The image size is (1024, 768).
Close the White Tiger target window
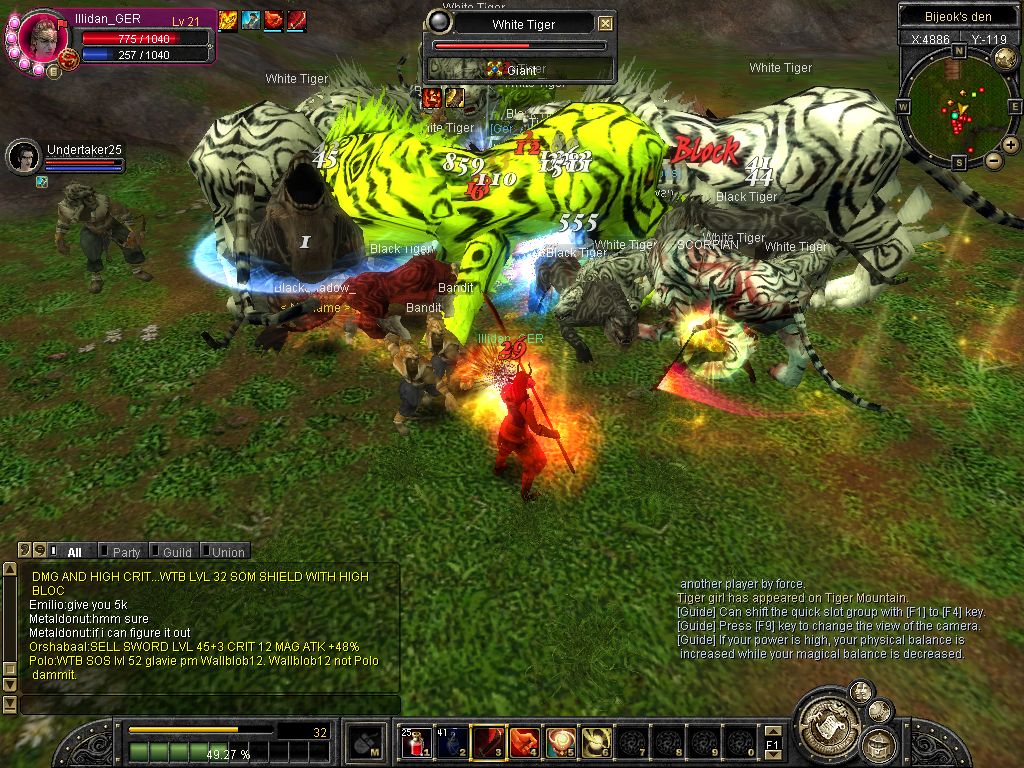click(x=605, y=24)
